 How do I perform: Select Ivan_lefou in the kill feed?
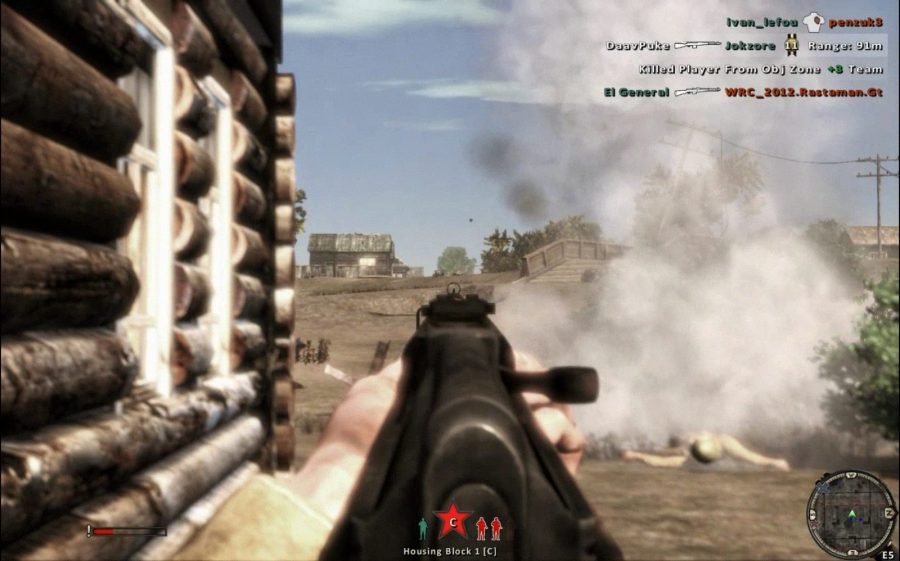tap(763, 20)
